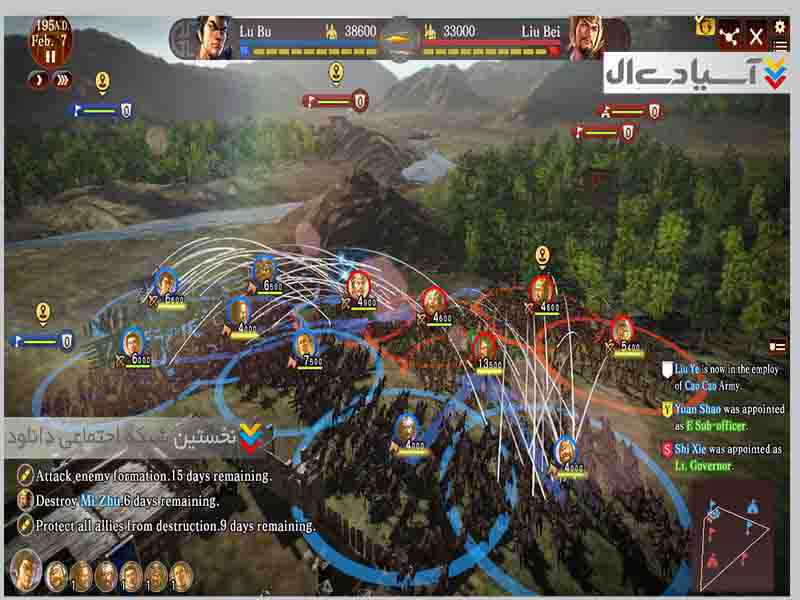
Task: Open the three-line list menu icon
Action: tap(781, 47)
